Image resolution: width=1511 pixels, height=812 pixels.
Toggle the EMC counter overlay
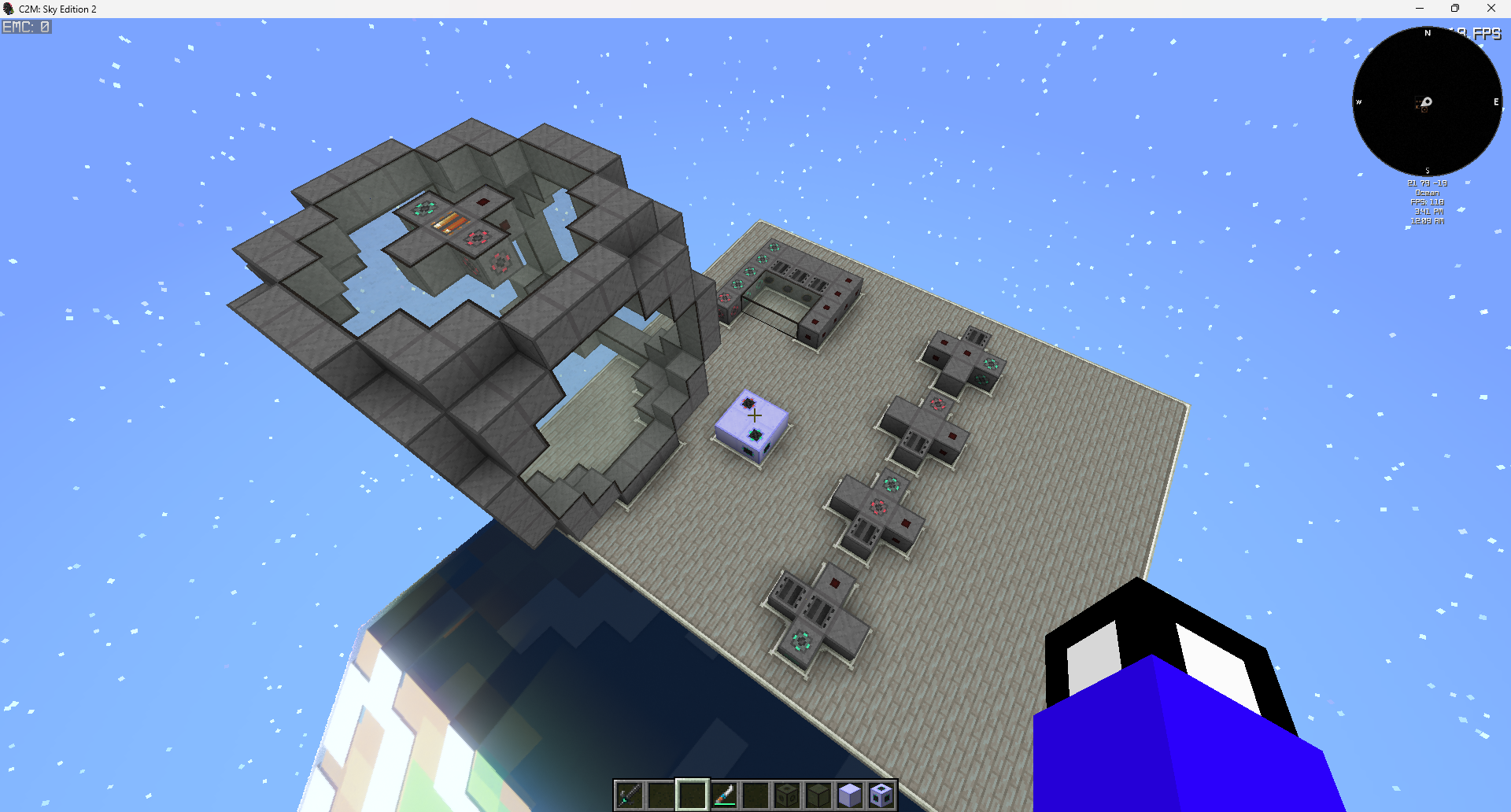click(26, 26)
